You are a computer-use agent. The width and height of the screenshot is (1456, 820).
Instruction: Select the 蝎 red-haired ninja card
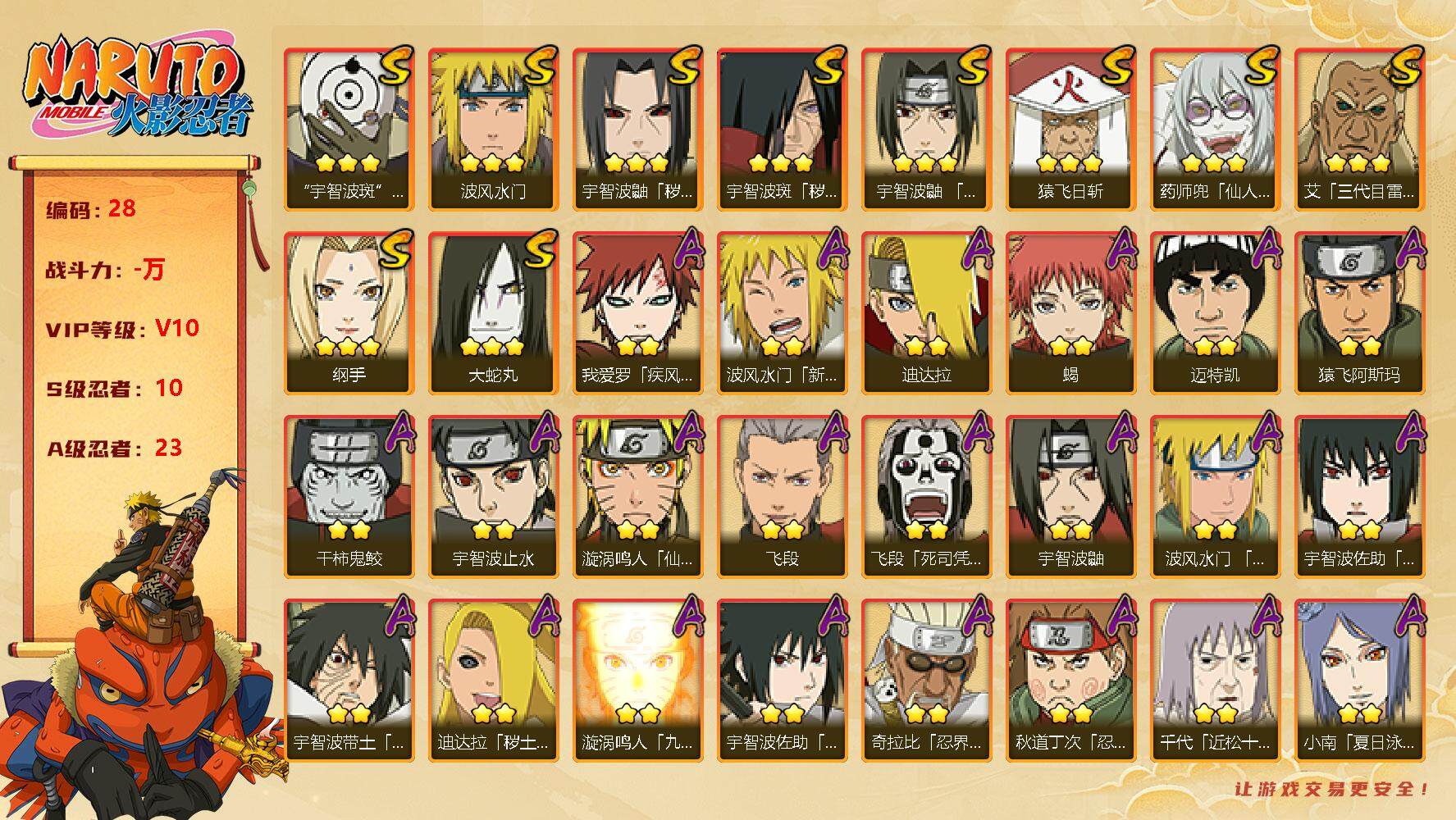coord(1070,312)
